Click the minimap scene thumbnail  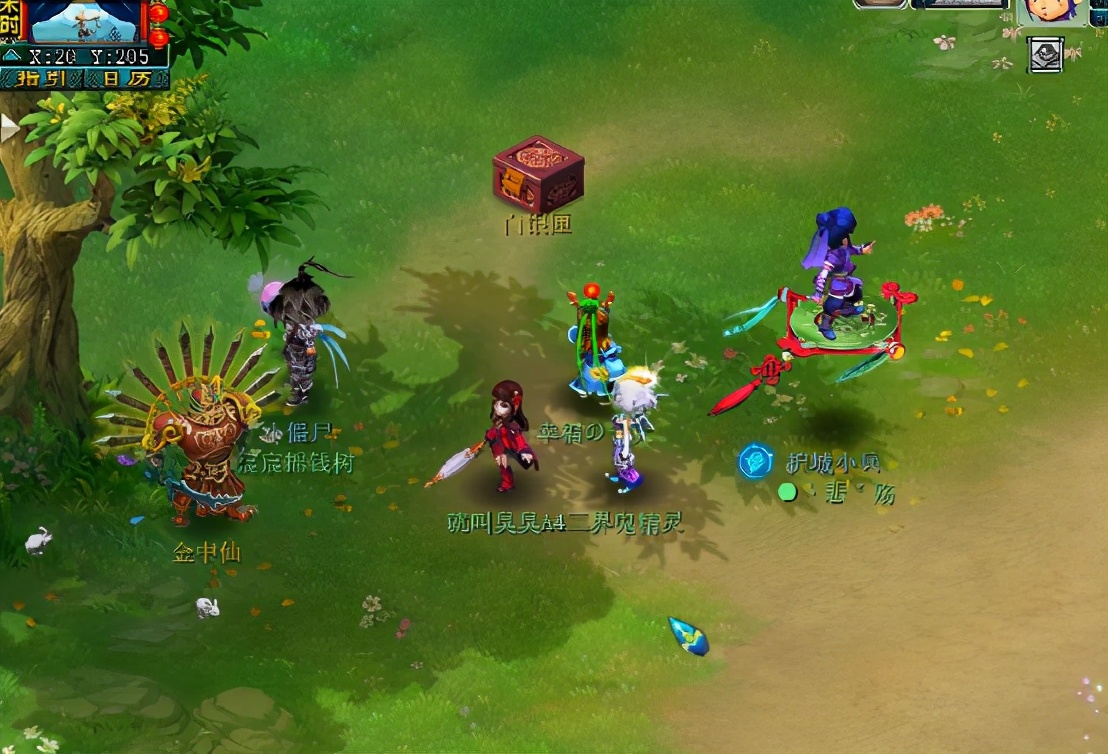(87, 21)
